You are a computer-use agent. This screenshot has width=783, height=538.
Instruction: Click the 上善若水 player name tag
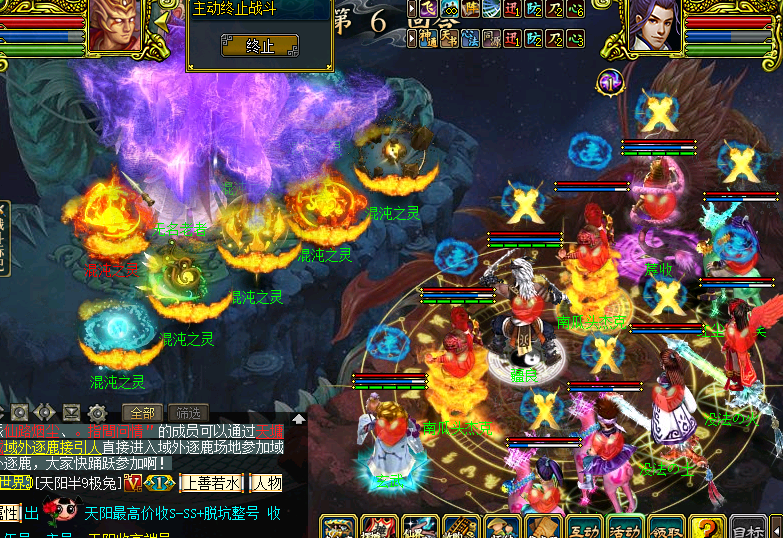[x=209, y=483]
